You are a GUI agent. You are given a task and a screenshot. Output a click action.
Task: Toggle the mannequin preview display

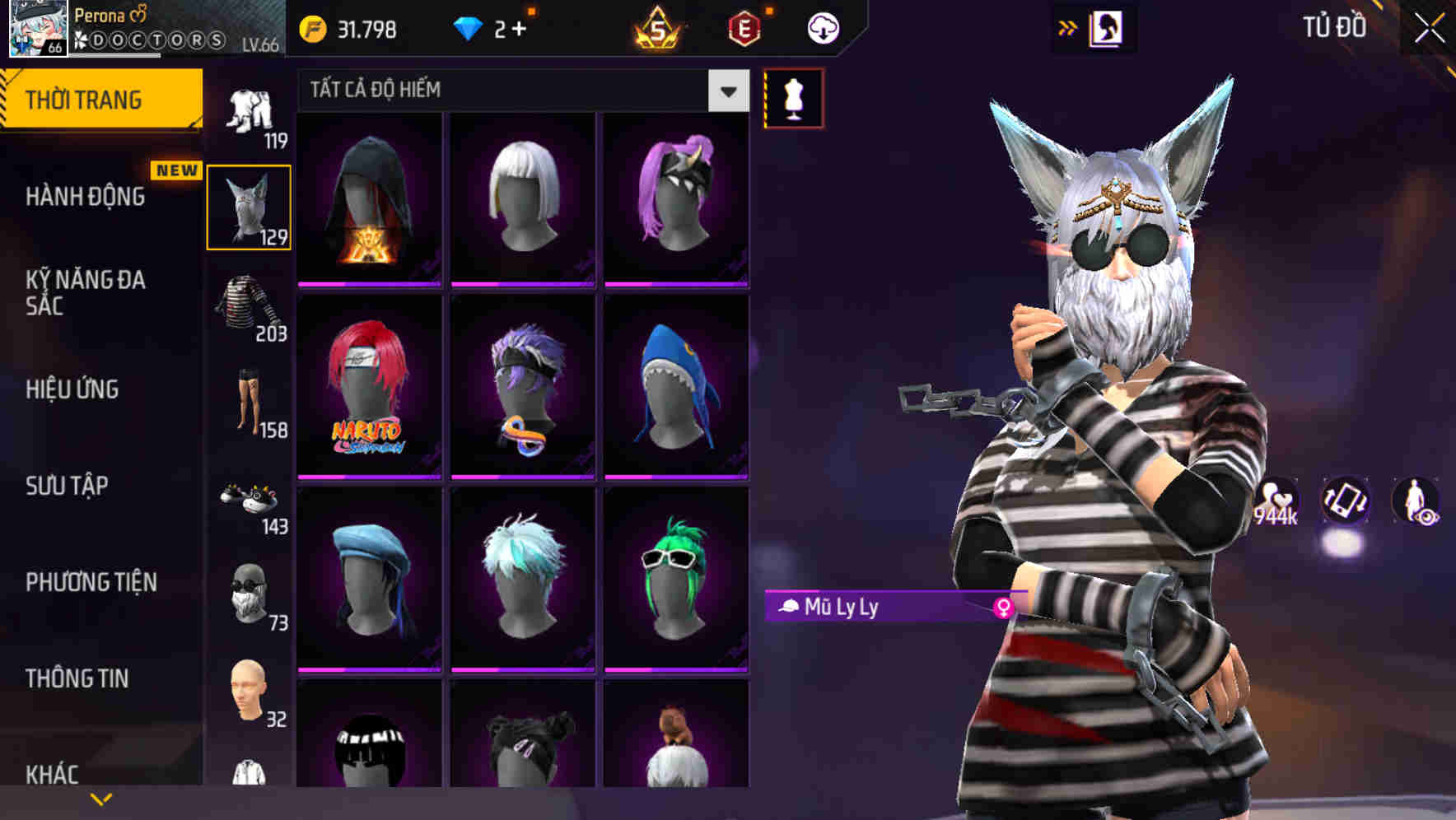click(793, 96)
